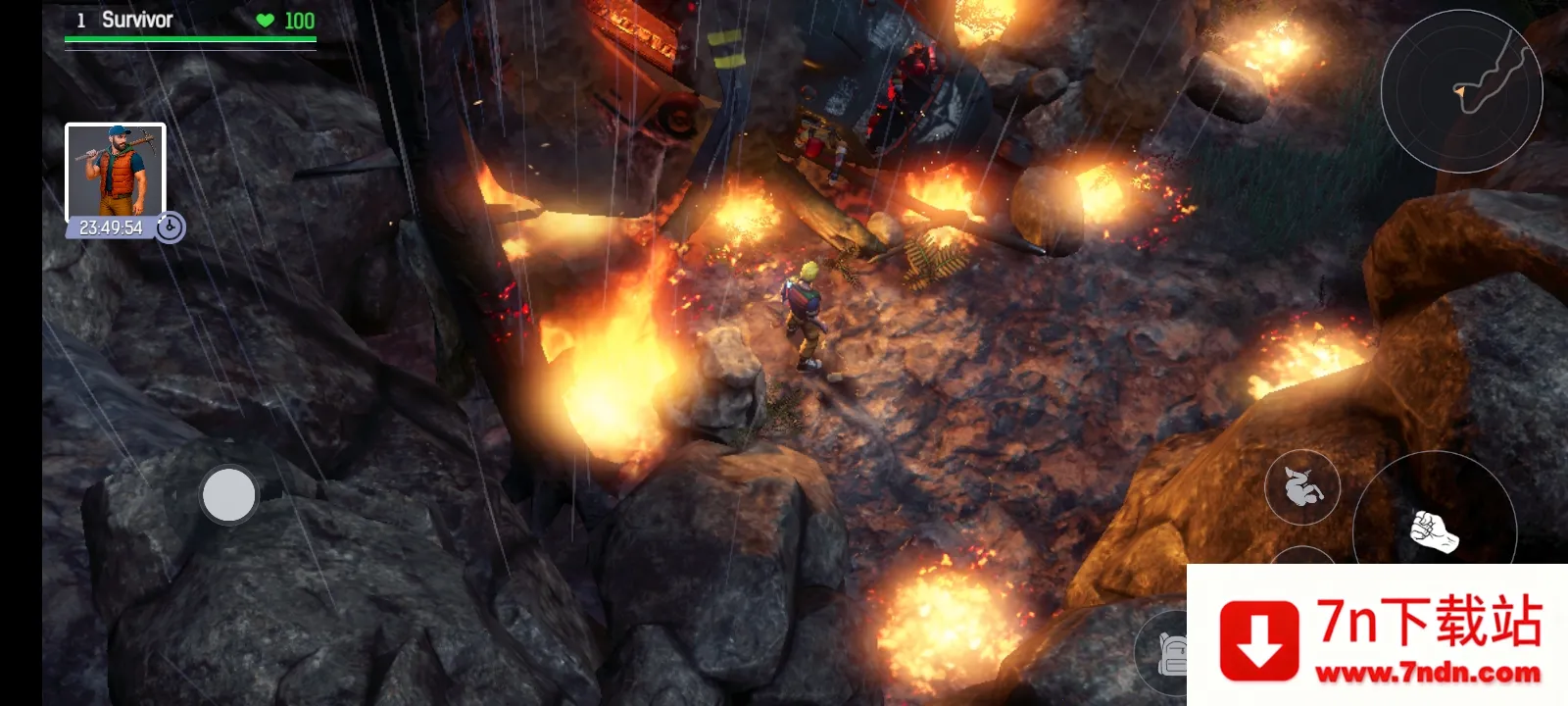This screenshot has width=1568, height=706.
Task: Click the stopwatch icon beside the countdown
Action: [x=171, y=227]
